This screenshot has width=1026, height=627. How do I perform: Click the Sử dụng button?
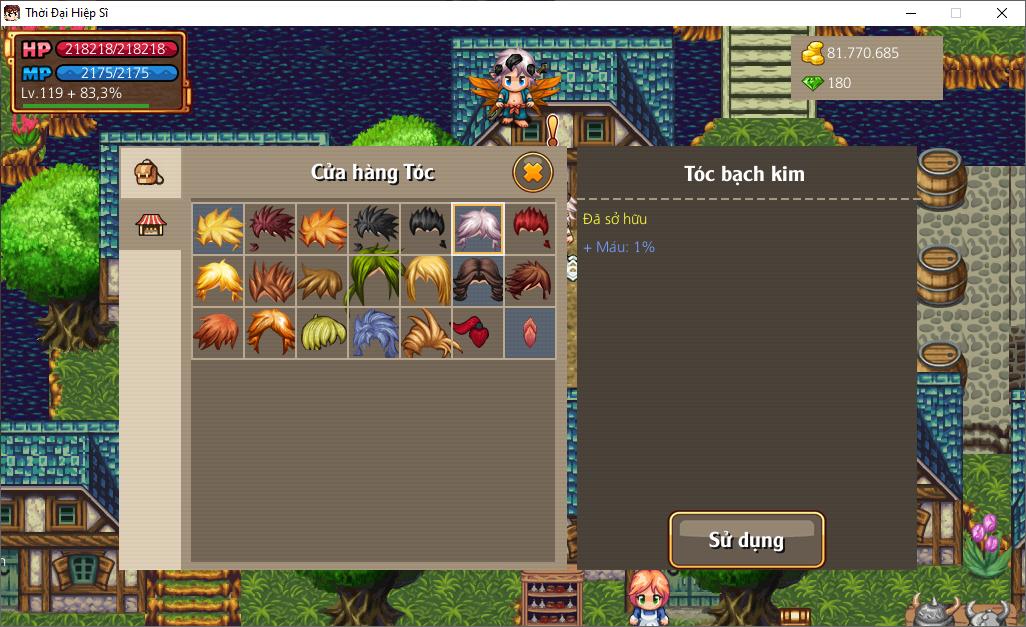[x=746, y=540]
